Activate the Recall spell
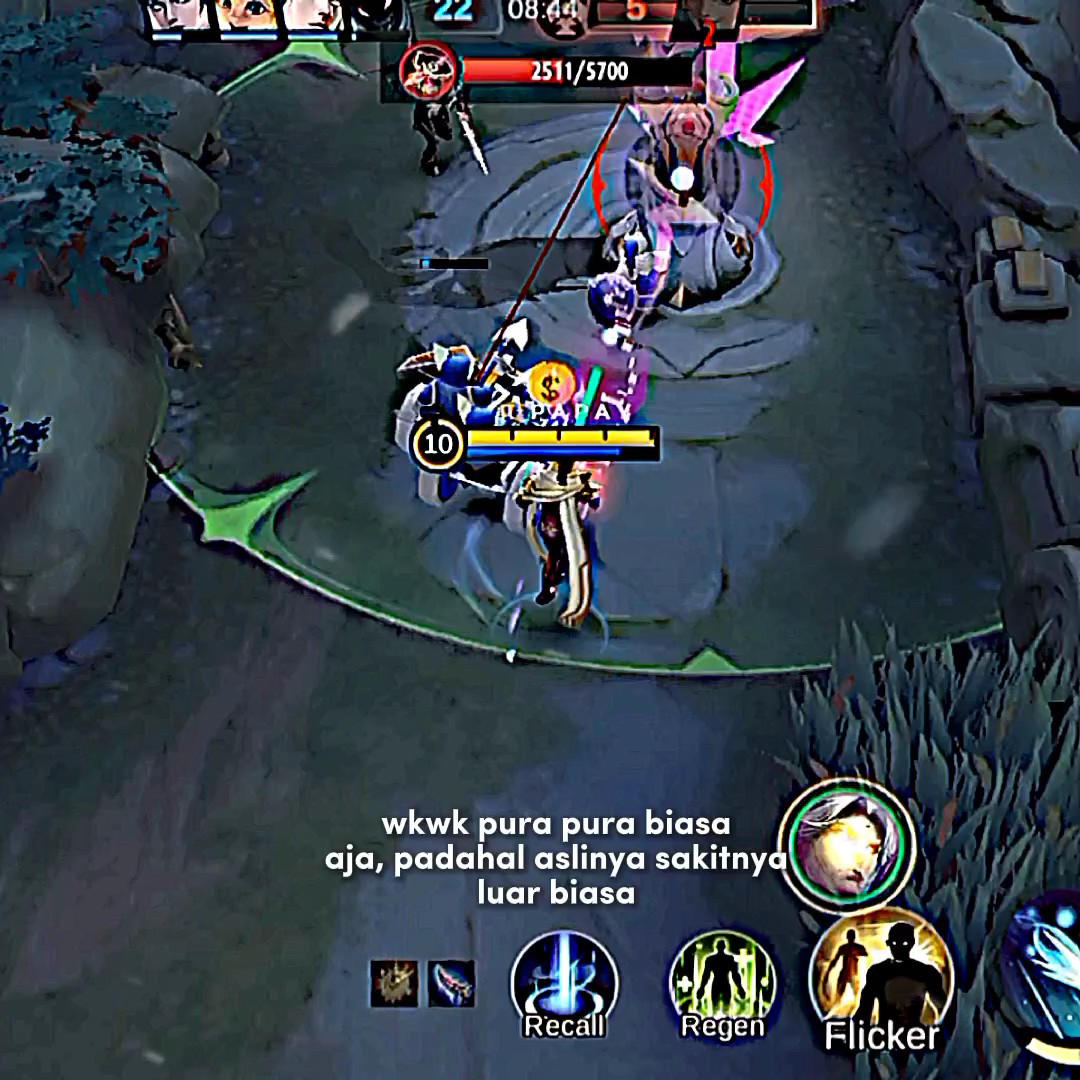This screenshot has width=1080, height=1080. pos(564,981)
